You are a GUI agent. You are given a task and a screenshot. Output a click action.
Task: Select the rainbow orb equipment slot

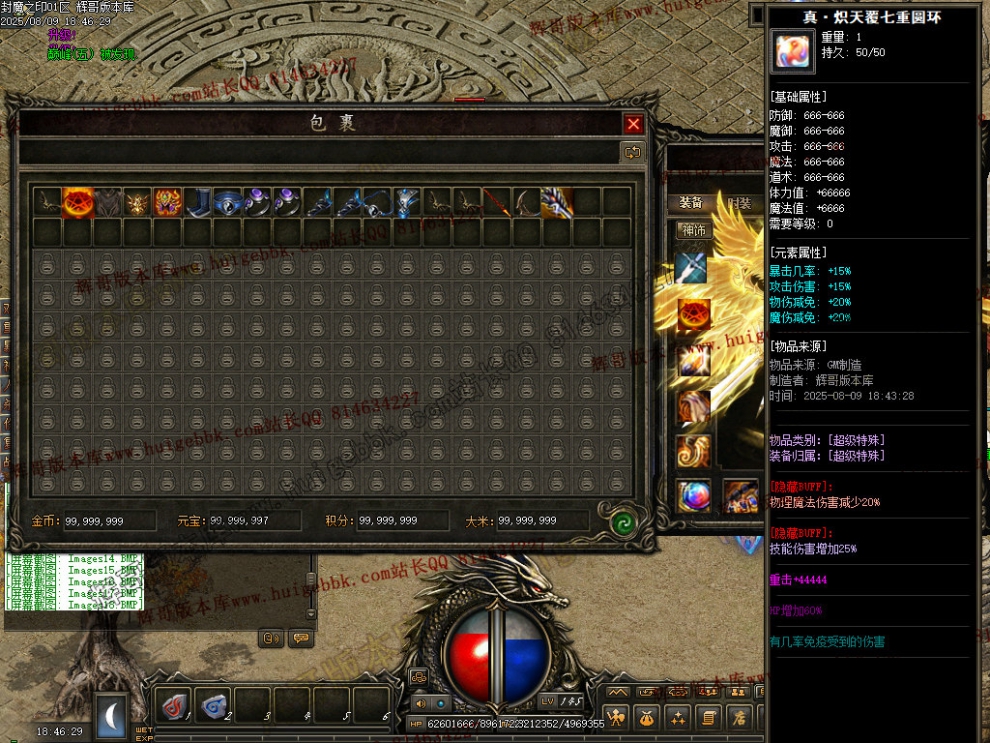click(x=693, y=496)
